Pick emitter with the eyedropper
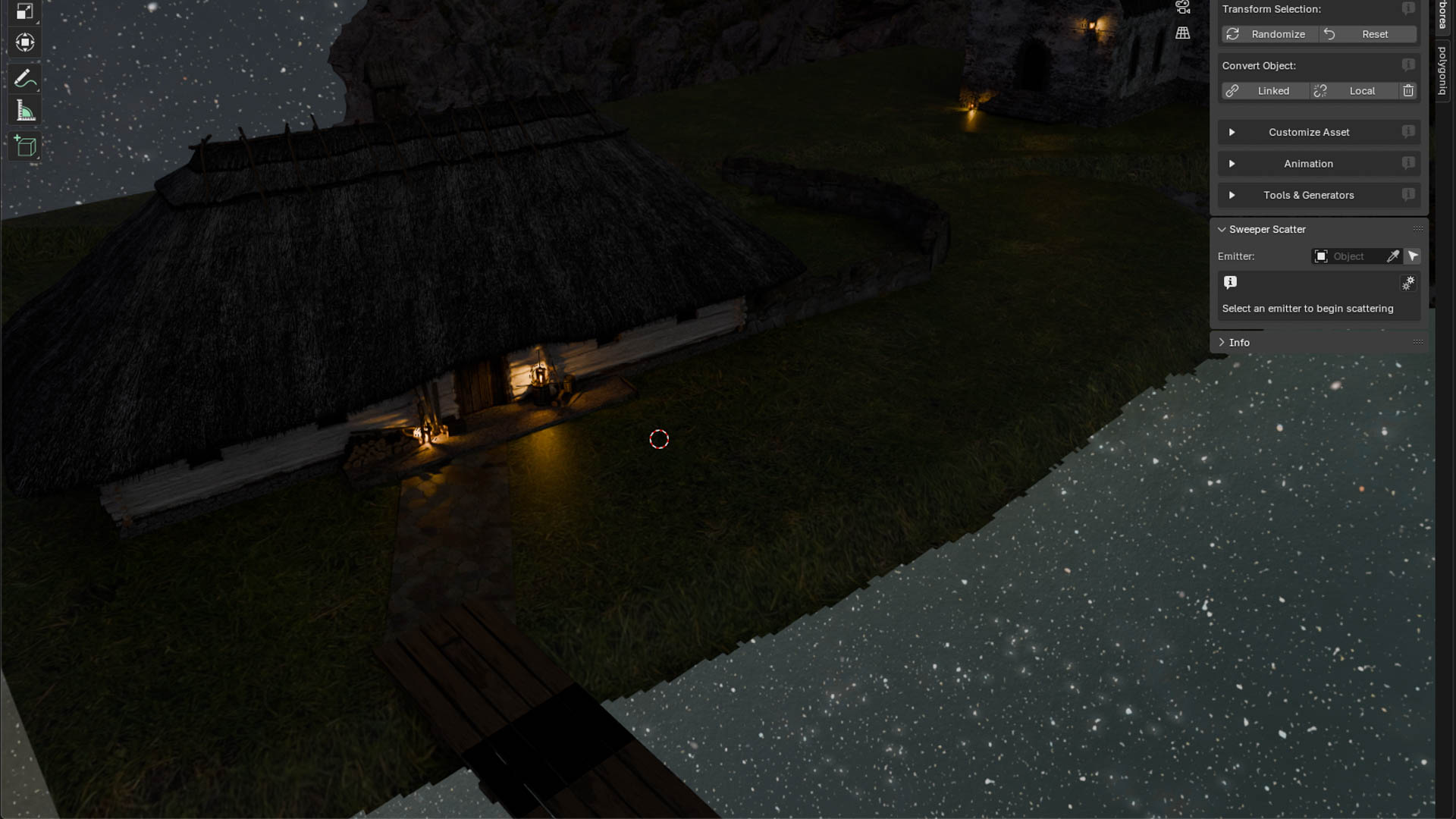The height and width of the screenshot is (819, 1456). coord(1393,256)
